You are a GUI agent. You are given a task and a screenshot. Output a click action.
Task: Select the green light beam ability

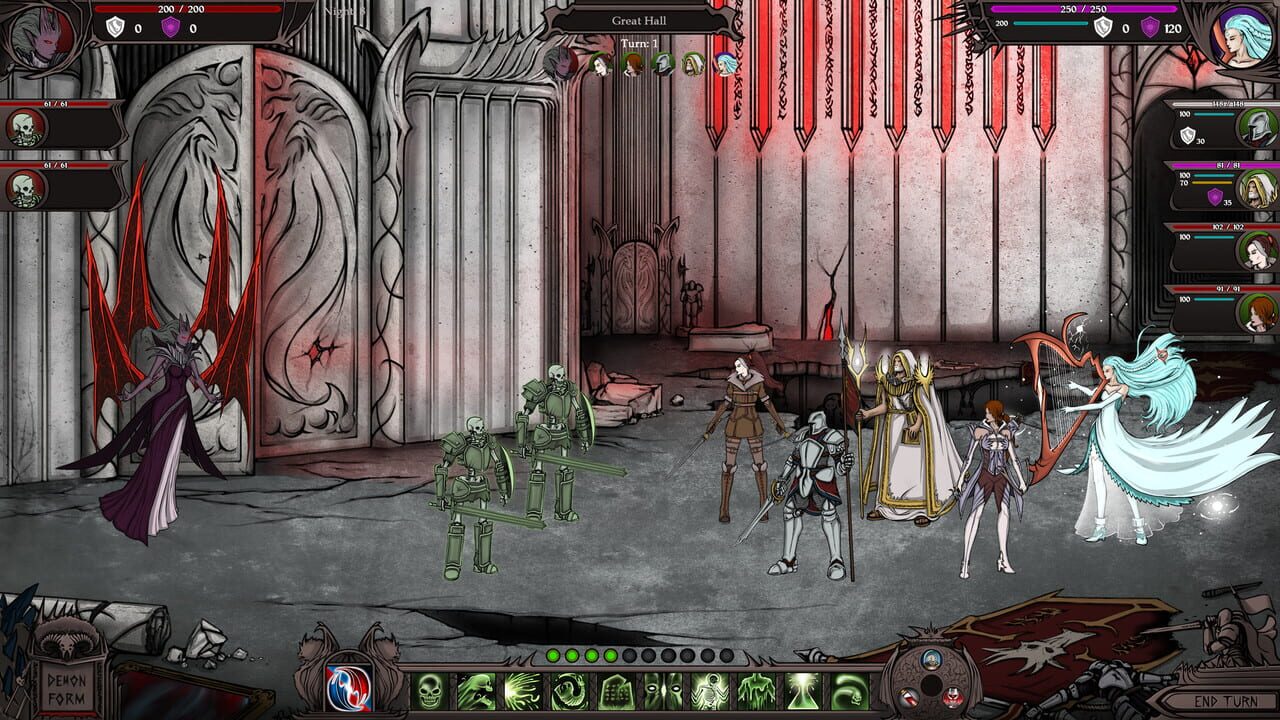[803, 691]
